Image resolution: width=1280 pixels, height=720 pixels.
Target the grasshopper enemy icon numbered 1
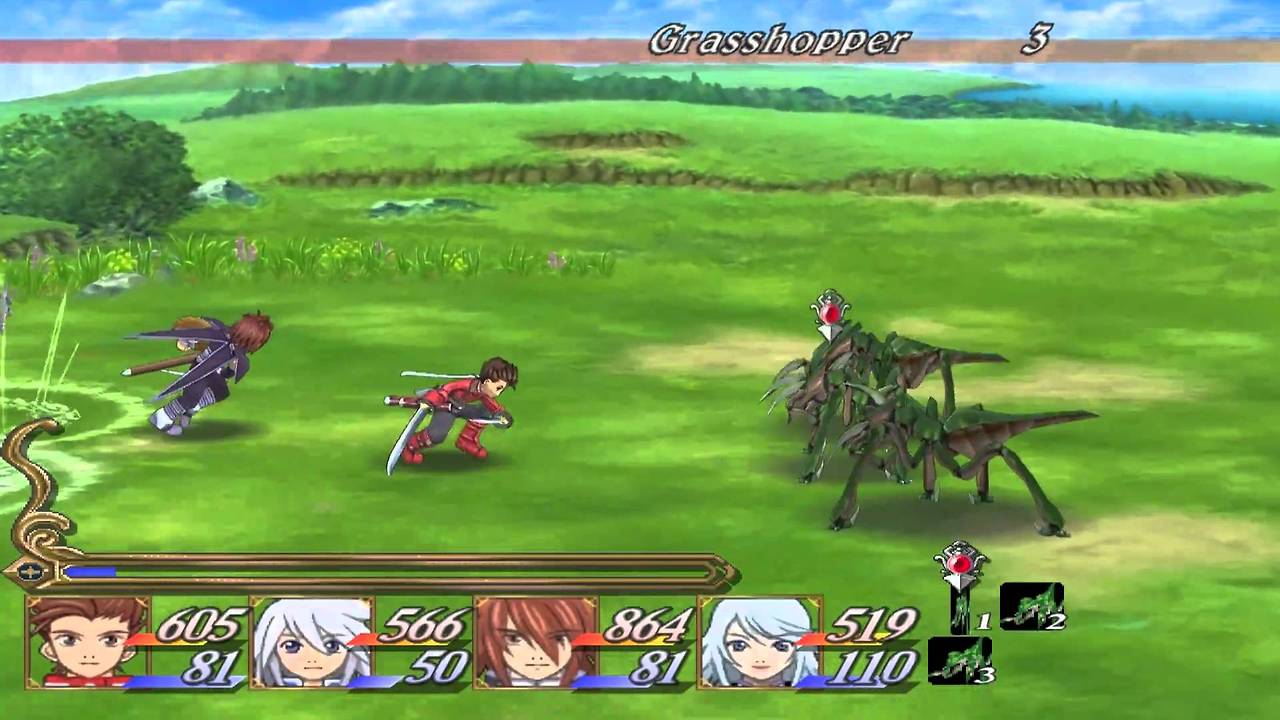pyautogui.click(x=961, y=609)
